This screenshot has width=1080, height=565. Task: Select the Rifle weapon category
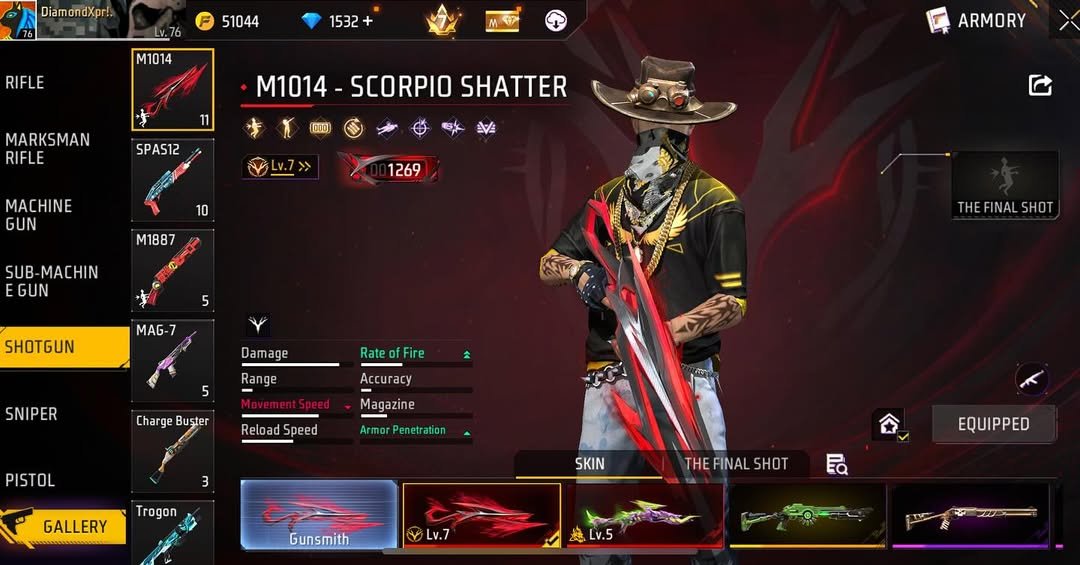tap(26, 83)
